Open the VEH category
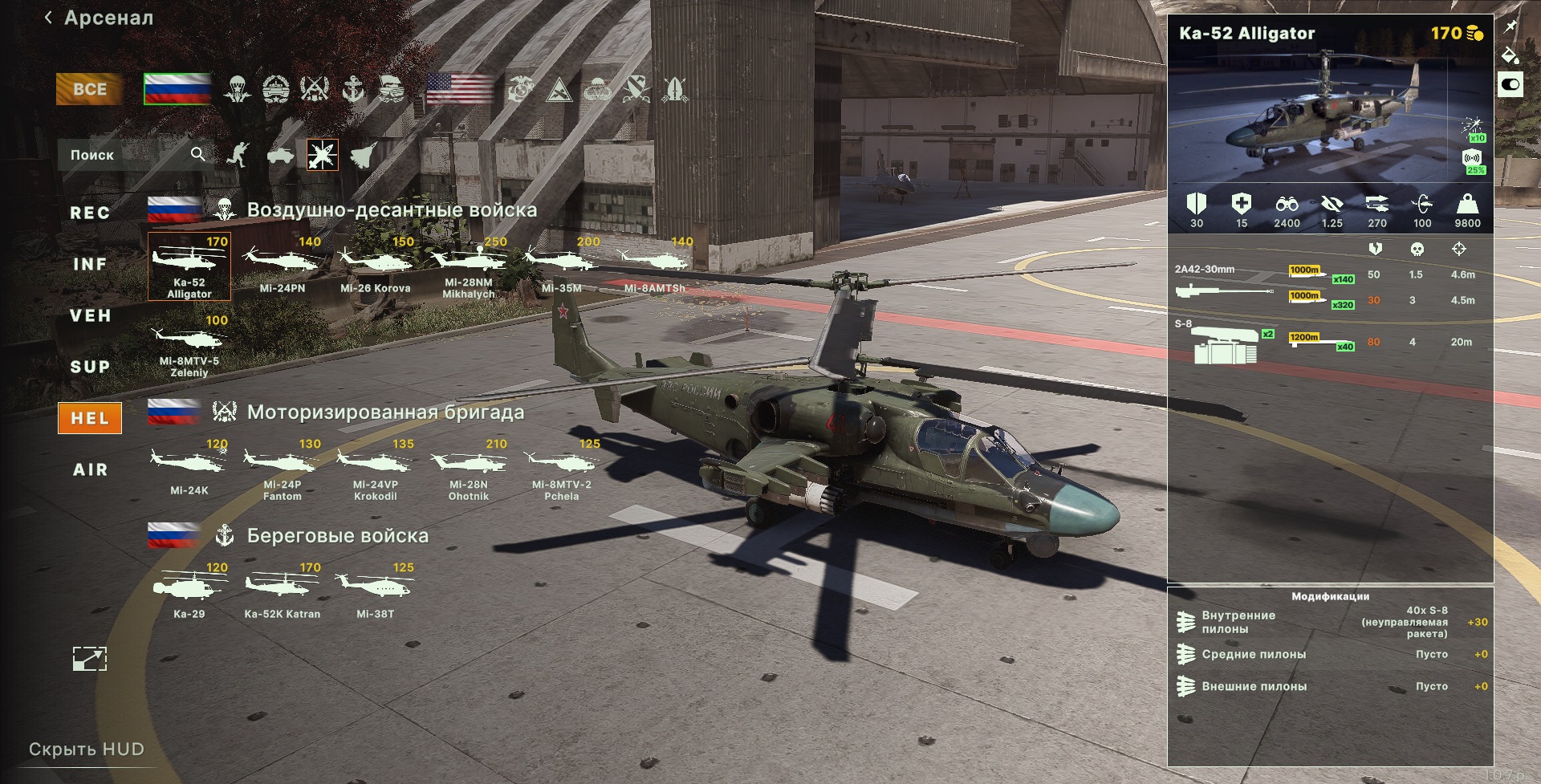The height and width of the screenshot is (784, 1541). (x=90, y=315)
